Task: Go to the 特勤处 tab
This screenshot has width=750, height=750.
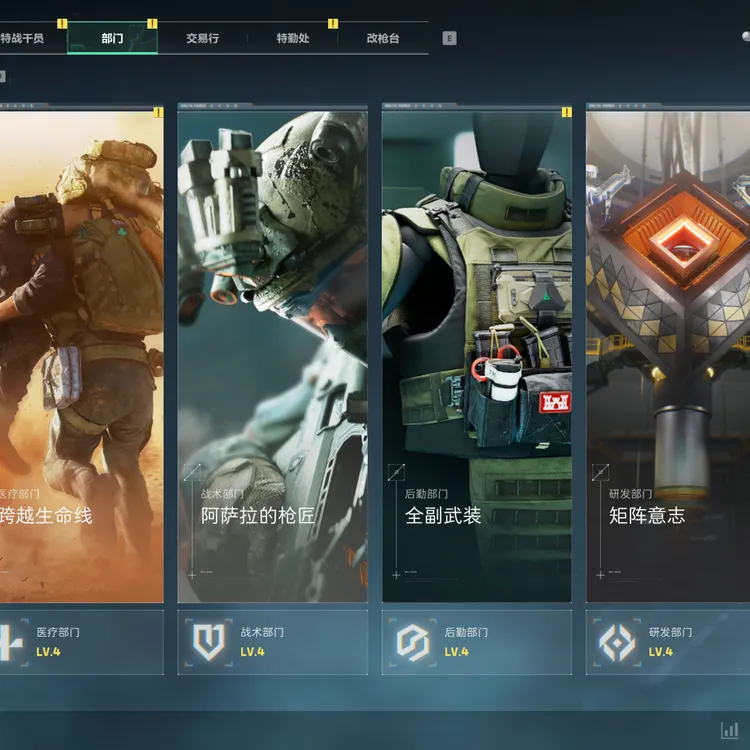Action: pos(292,39)
